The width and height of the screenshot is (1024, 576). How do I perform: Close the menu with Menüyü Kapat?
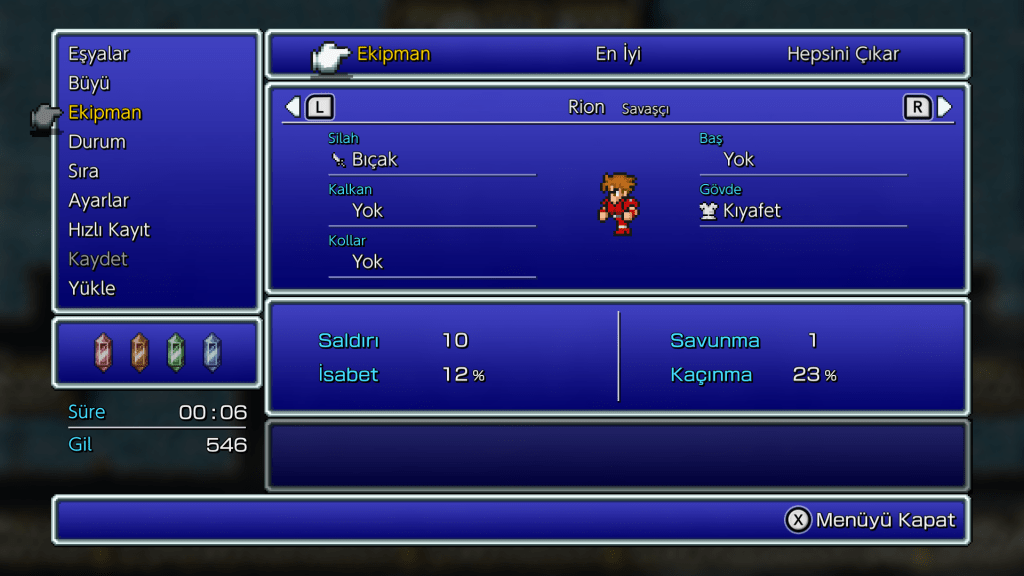pyautogui.click(x=870, y=520)
